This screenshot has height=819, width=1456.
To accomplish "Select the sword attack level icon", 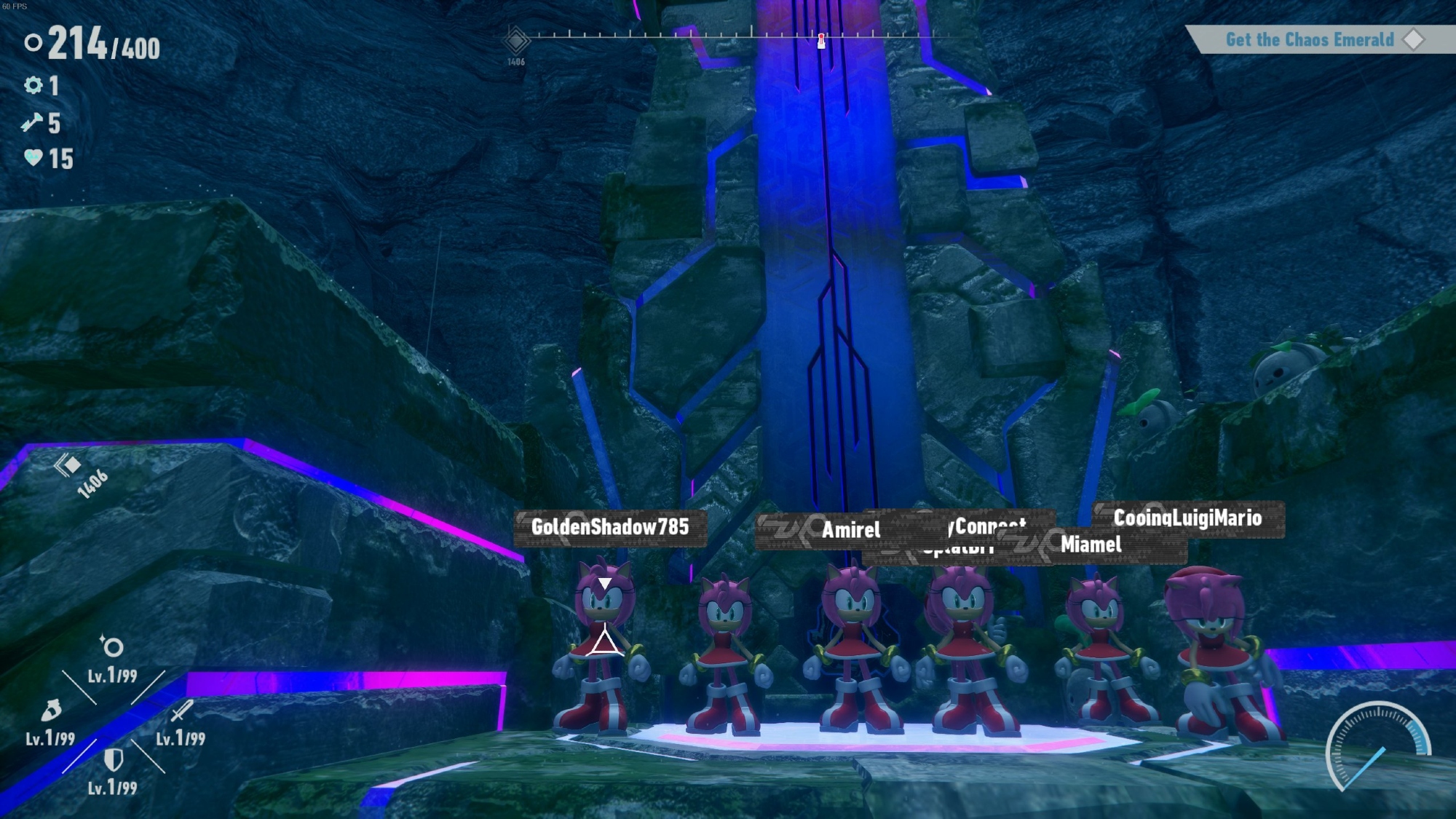I will click(181, 711).
